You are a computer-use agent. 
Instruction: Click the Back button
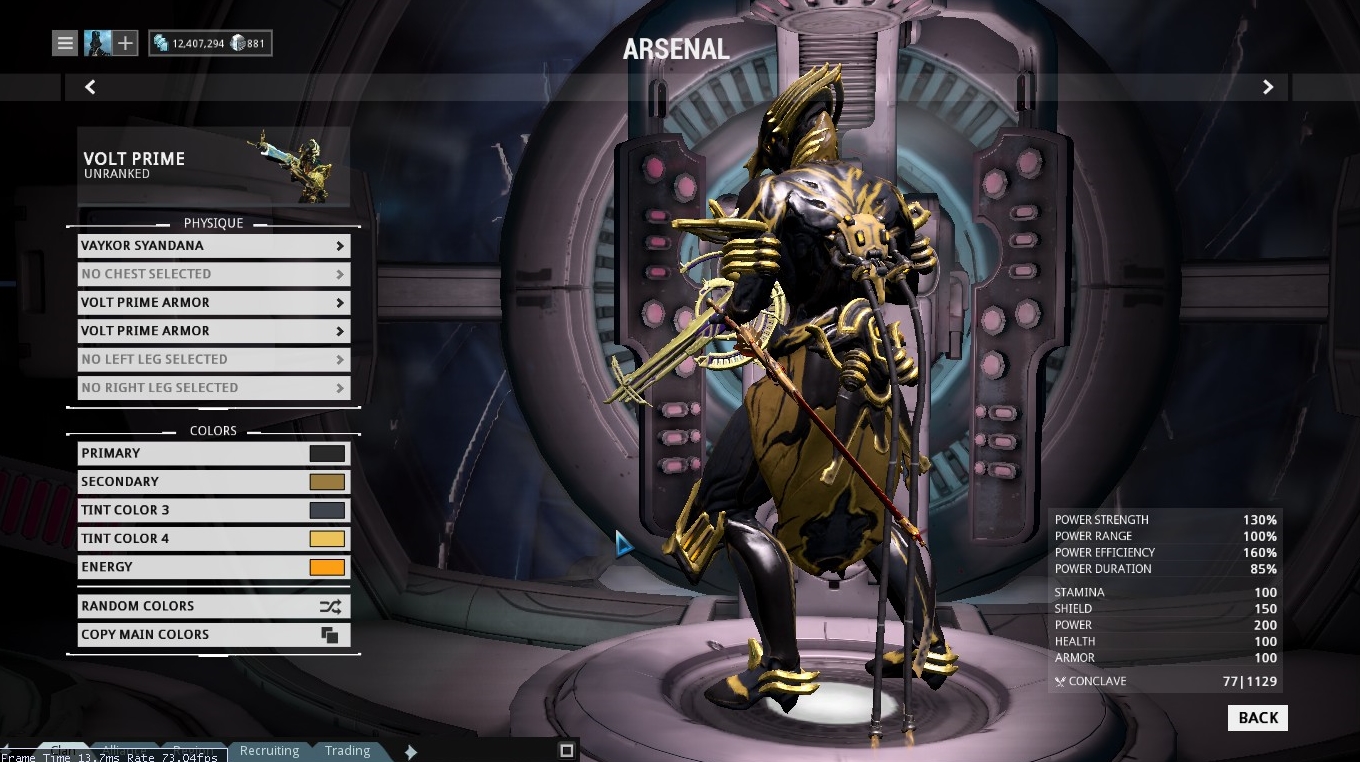(1257, 717)
